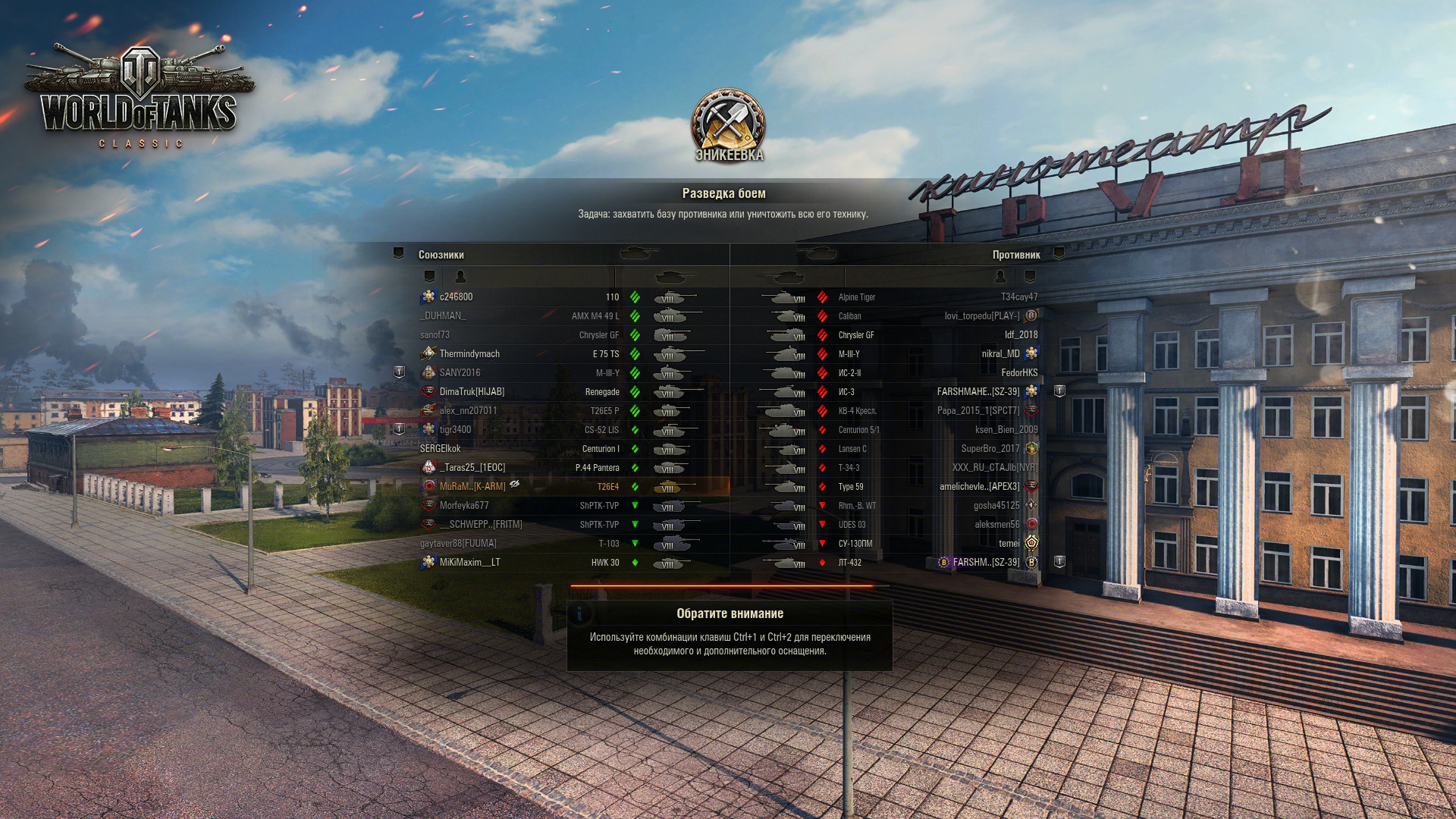The image size is (1456, 819).
Task: Click the Обратите внимание tip panel
Action: click(730, 635)
